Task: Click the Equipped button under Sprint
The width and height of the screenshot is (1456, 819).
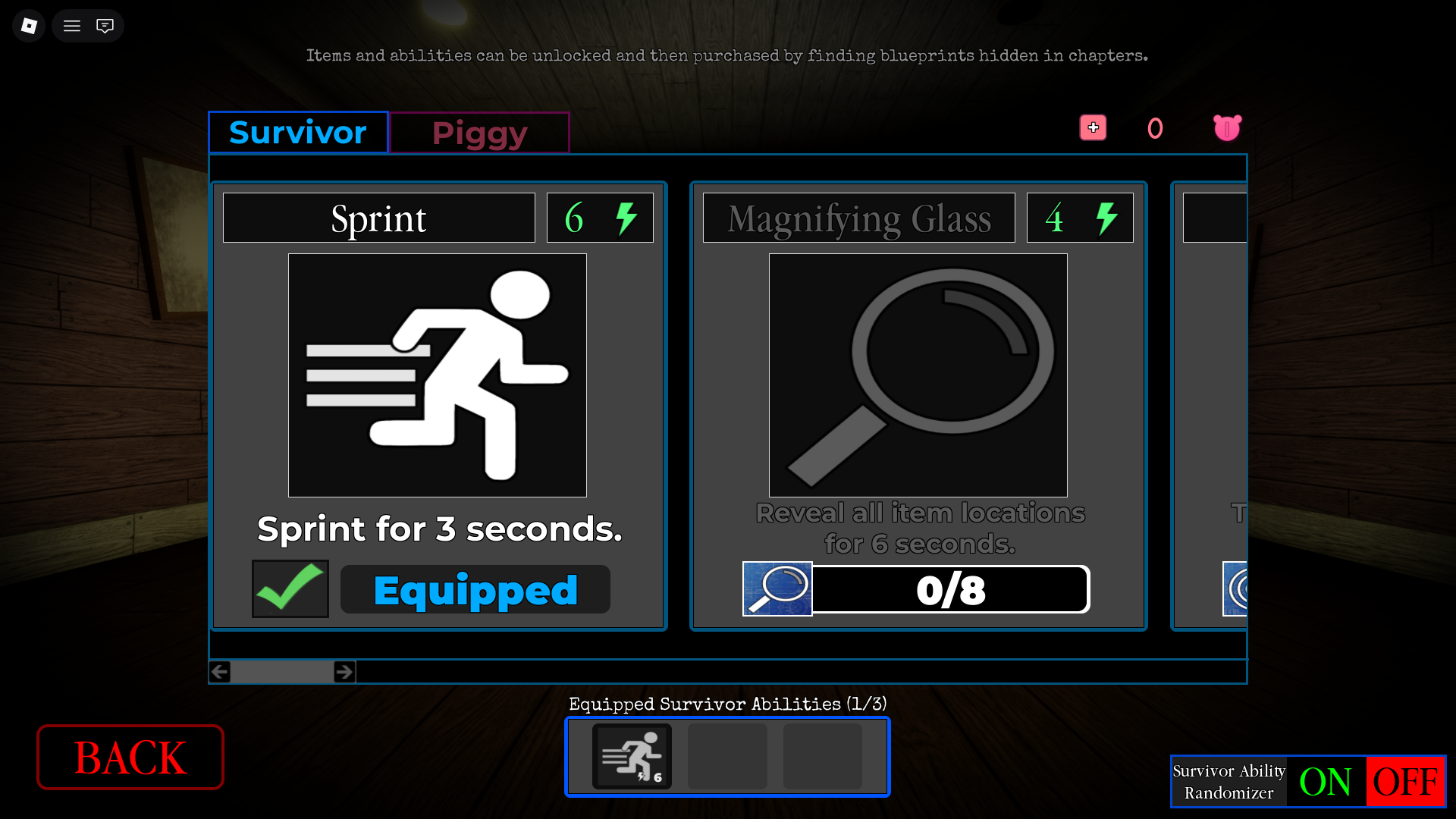Action: coord(475,589)
